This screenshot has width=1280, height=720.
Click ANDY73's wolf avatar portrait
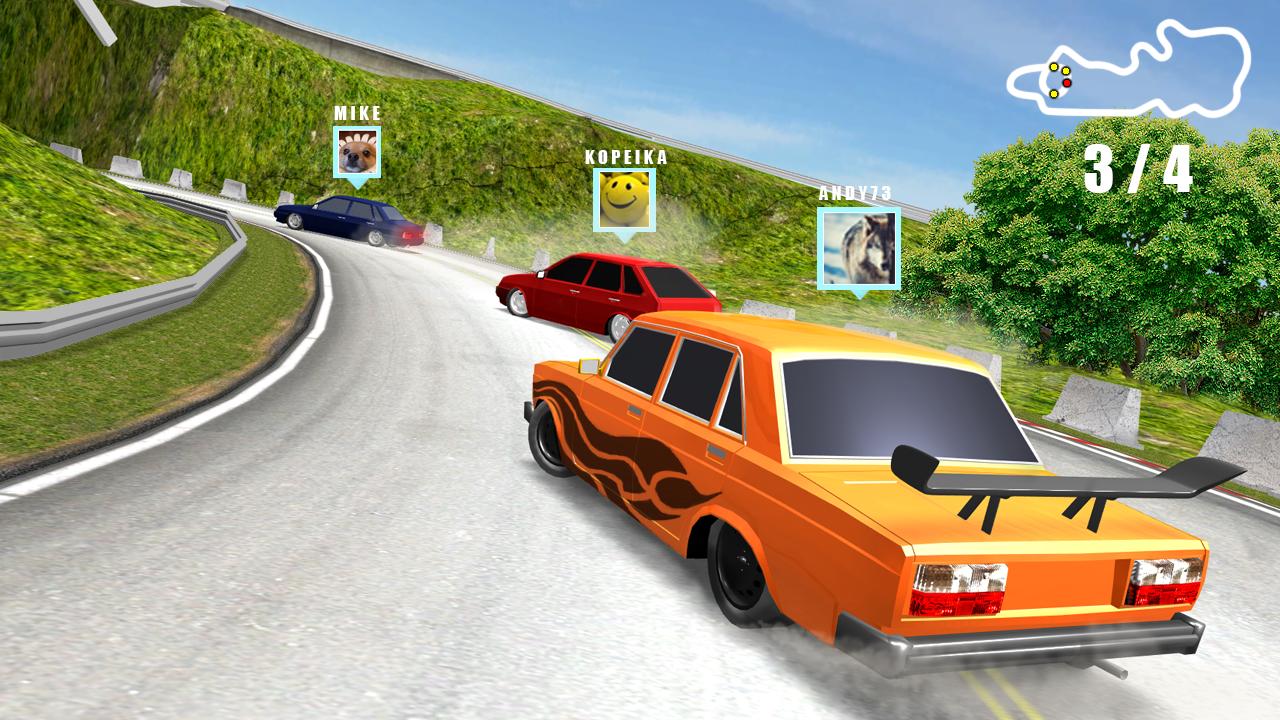[x=861, y=250]
